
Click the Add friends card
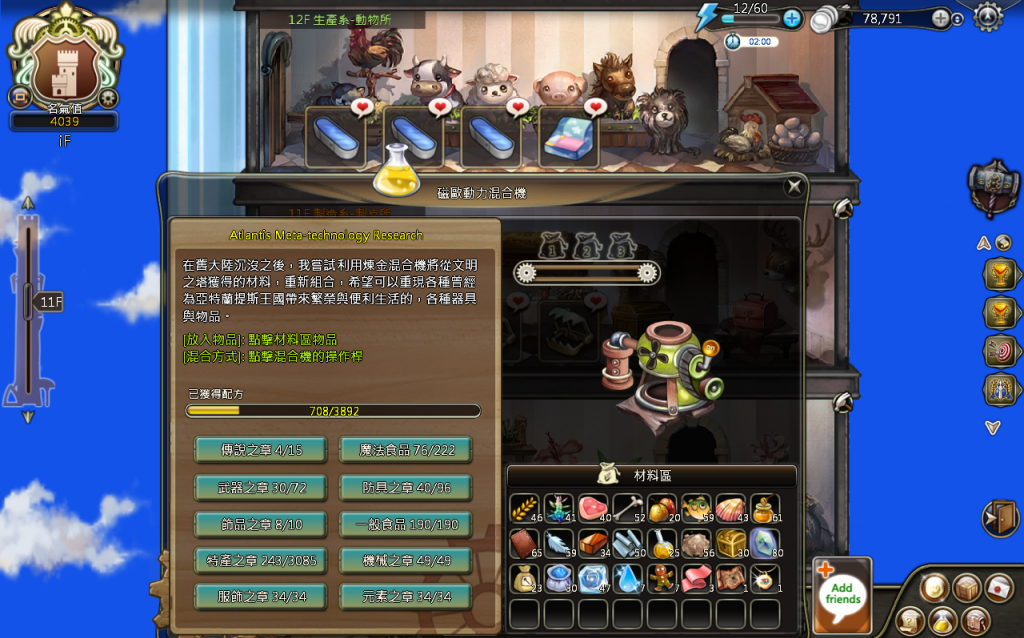(842, 595)
